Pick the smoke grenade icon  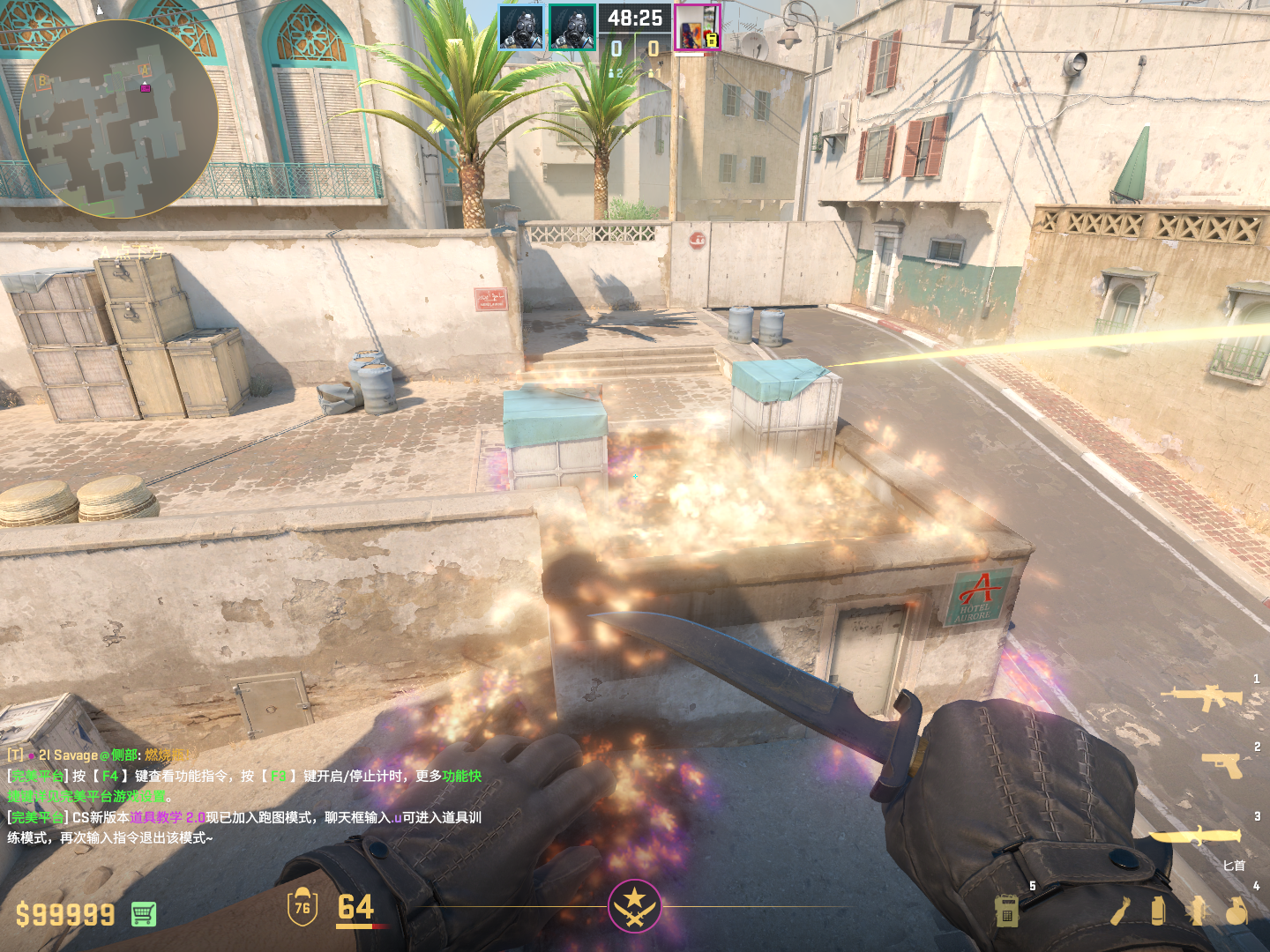pos(1158,911)
